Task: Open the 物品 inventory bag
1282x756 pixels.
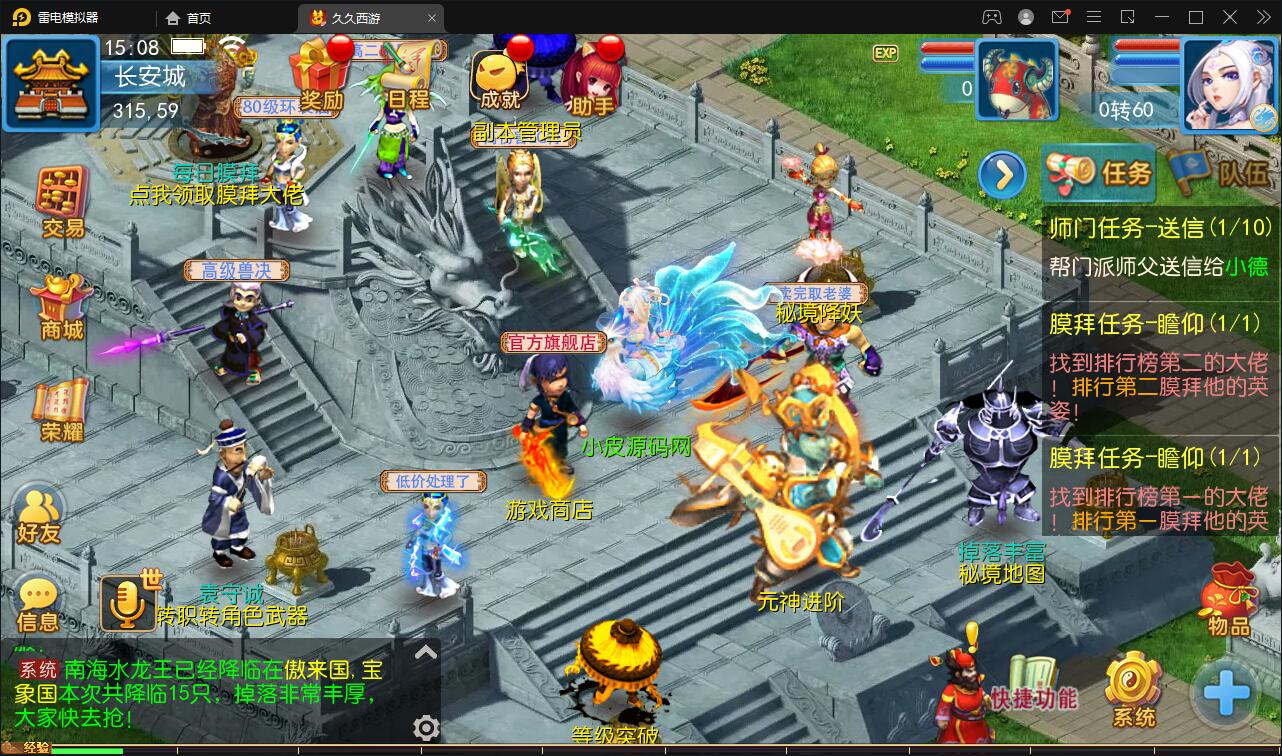Action: click(x=1229, y=600)
